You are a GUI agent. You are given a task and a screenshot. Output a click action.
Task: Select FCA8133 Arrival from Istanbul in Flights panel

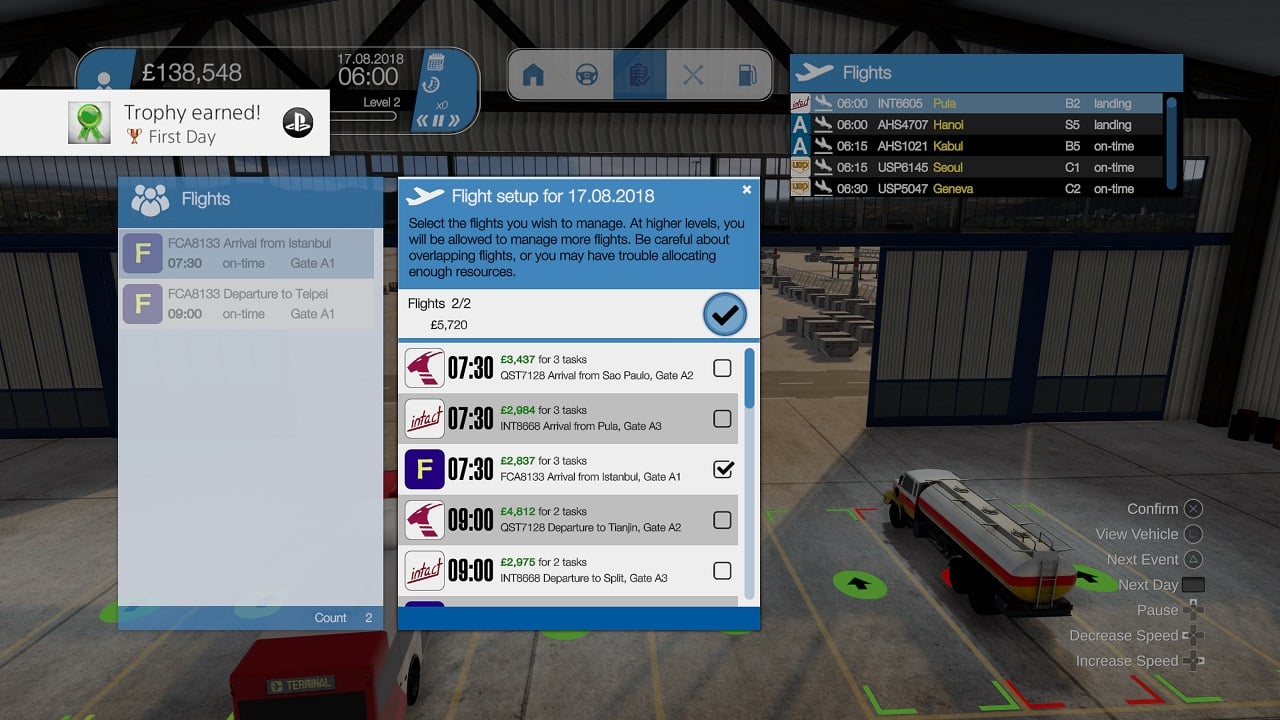(x=246, y=253)
